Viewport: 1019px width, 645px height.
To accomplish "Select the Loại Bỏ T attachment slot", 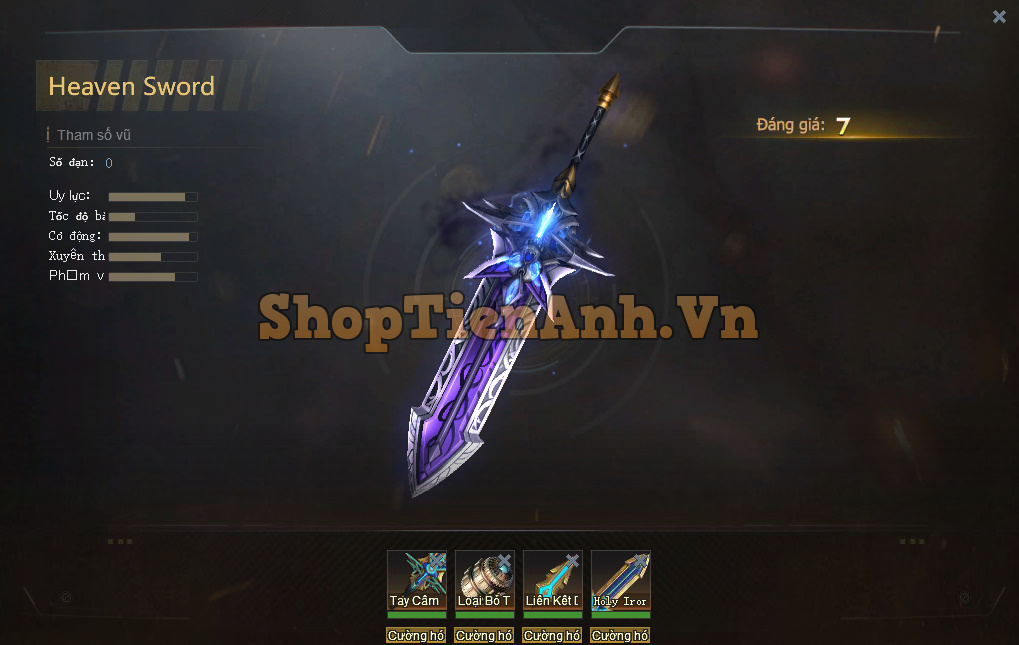I will (x=484, y=582).
